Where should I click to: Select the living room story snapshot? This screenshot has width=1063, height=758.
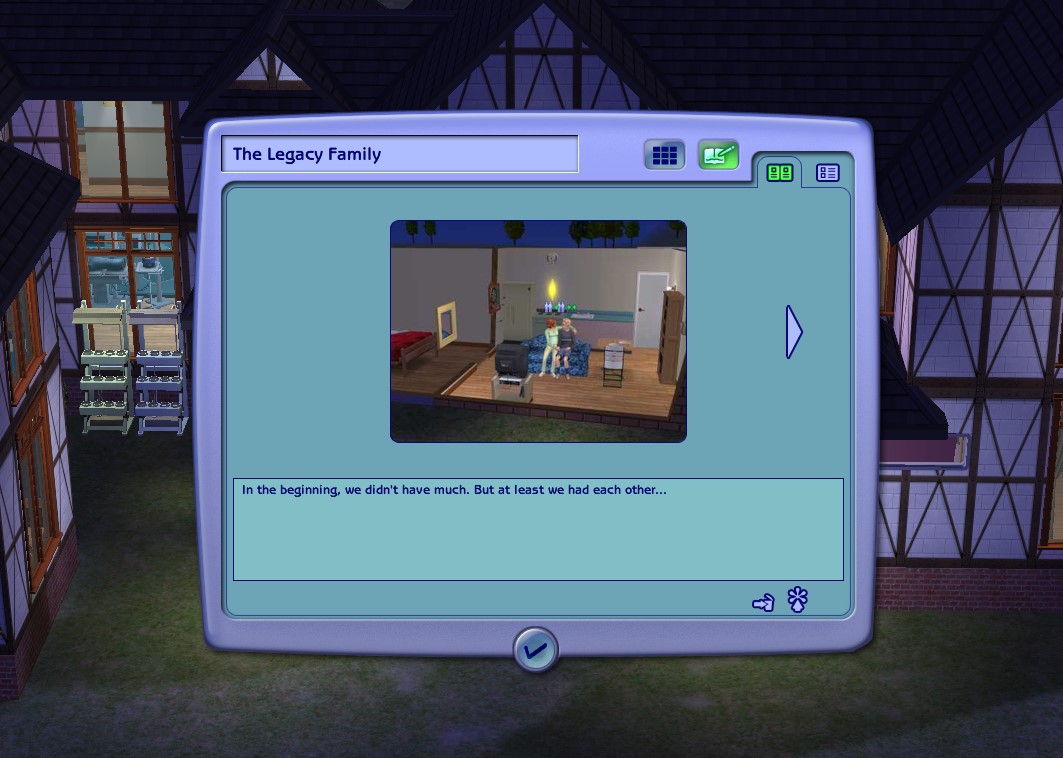click(538, 331)
